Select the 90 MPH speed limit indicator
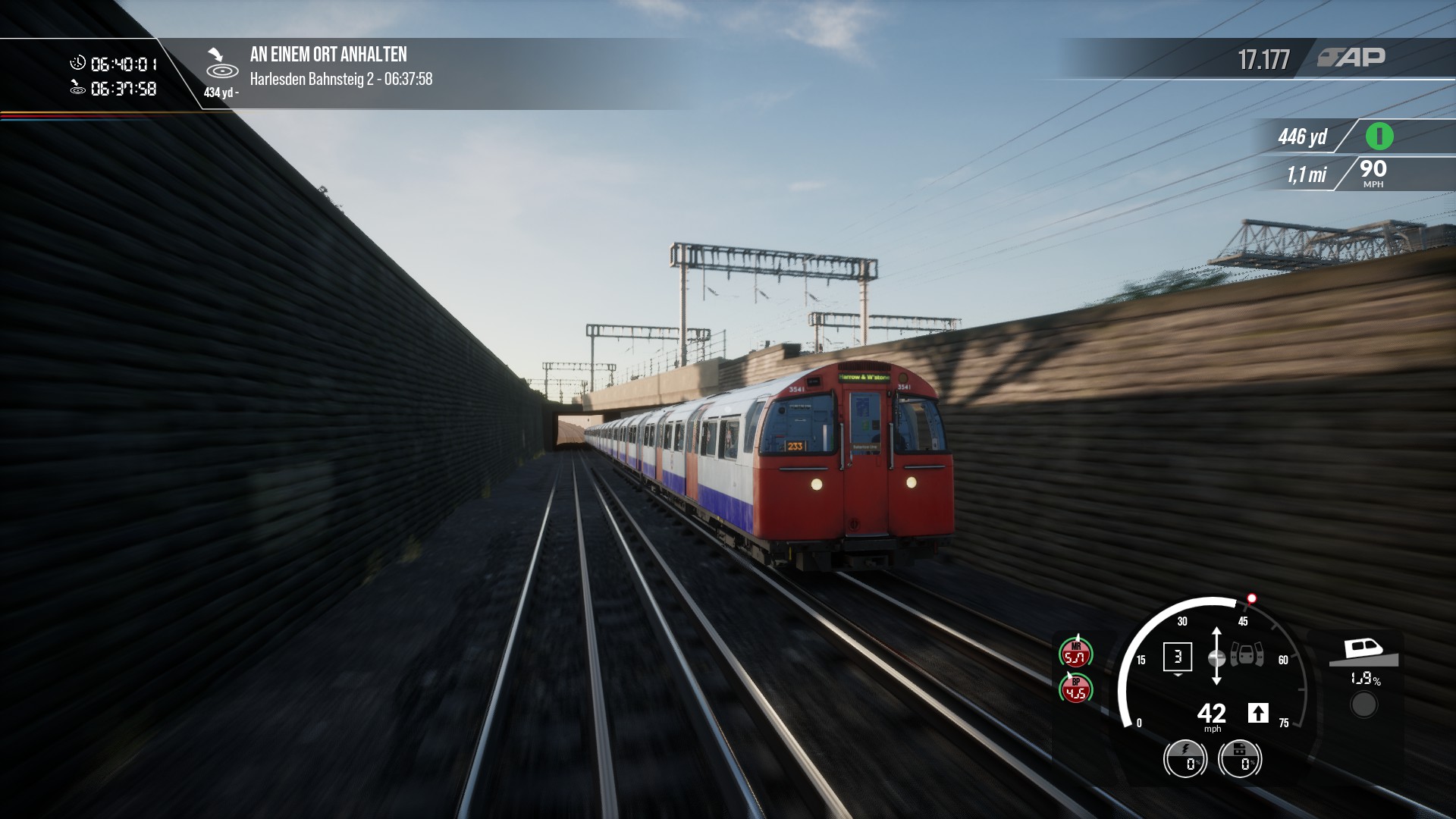Image resolution: width=1456 pixels, height=819 pixels. click(1373, 173)
